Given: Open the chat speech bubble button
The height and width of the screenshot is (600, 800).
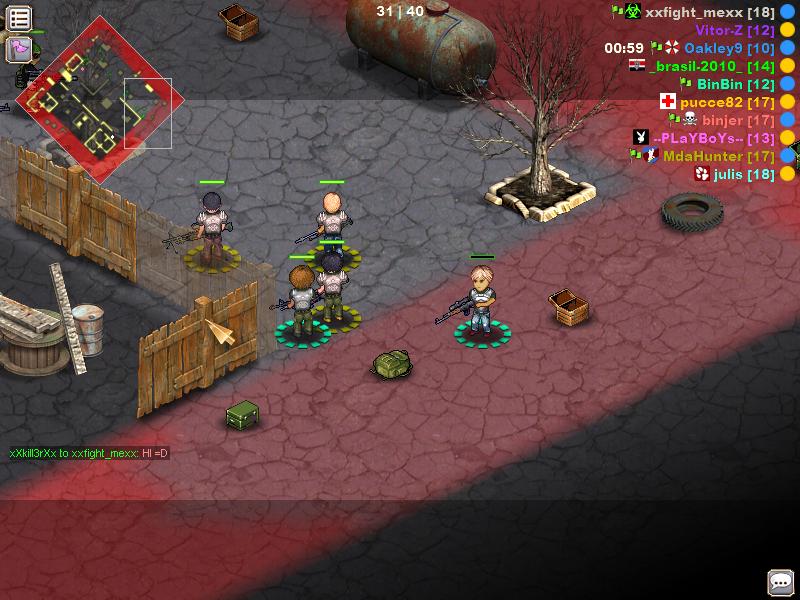Looking at the screenshot, I should (x=780, y=581).
